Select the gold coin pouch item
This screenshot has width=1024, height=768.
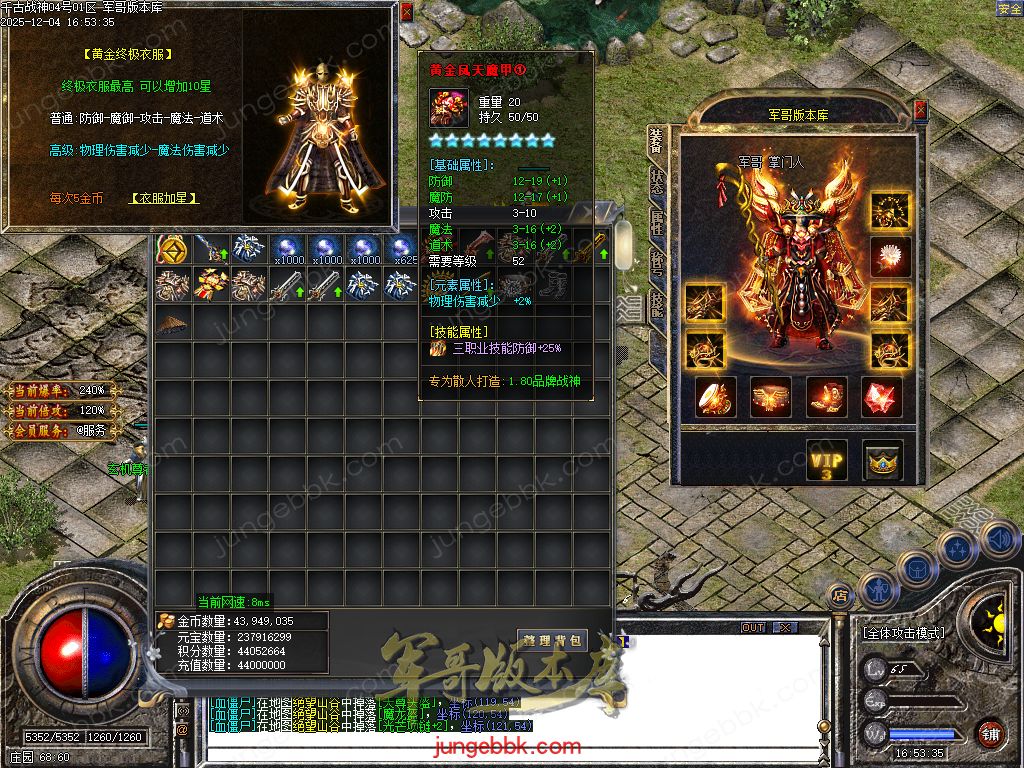[x=172, y=248]
